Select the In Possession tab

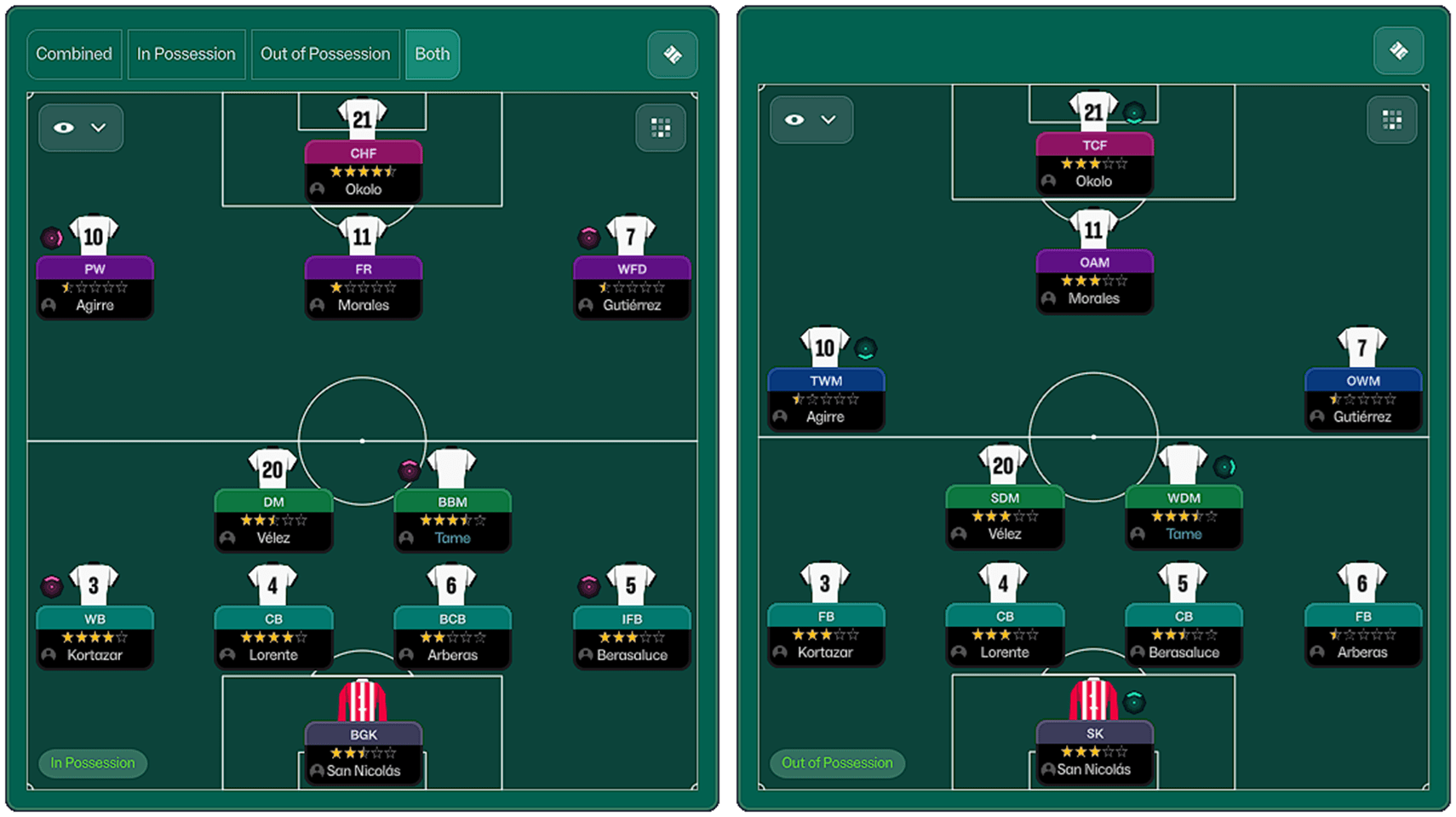click(x=186, y=54)
